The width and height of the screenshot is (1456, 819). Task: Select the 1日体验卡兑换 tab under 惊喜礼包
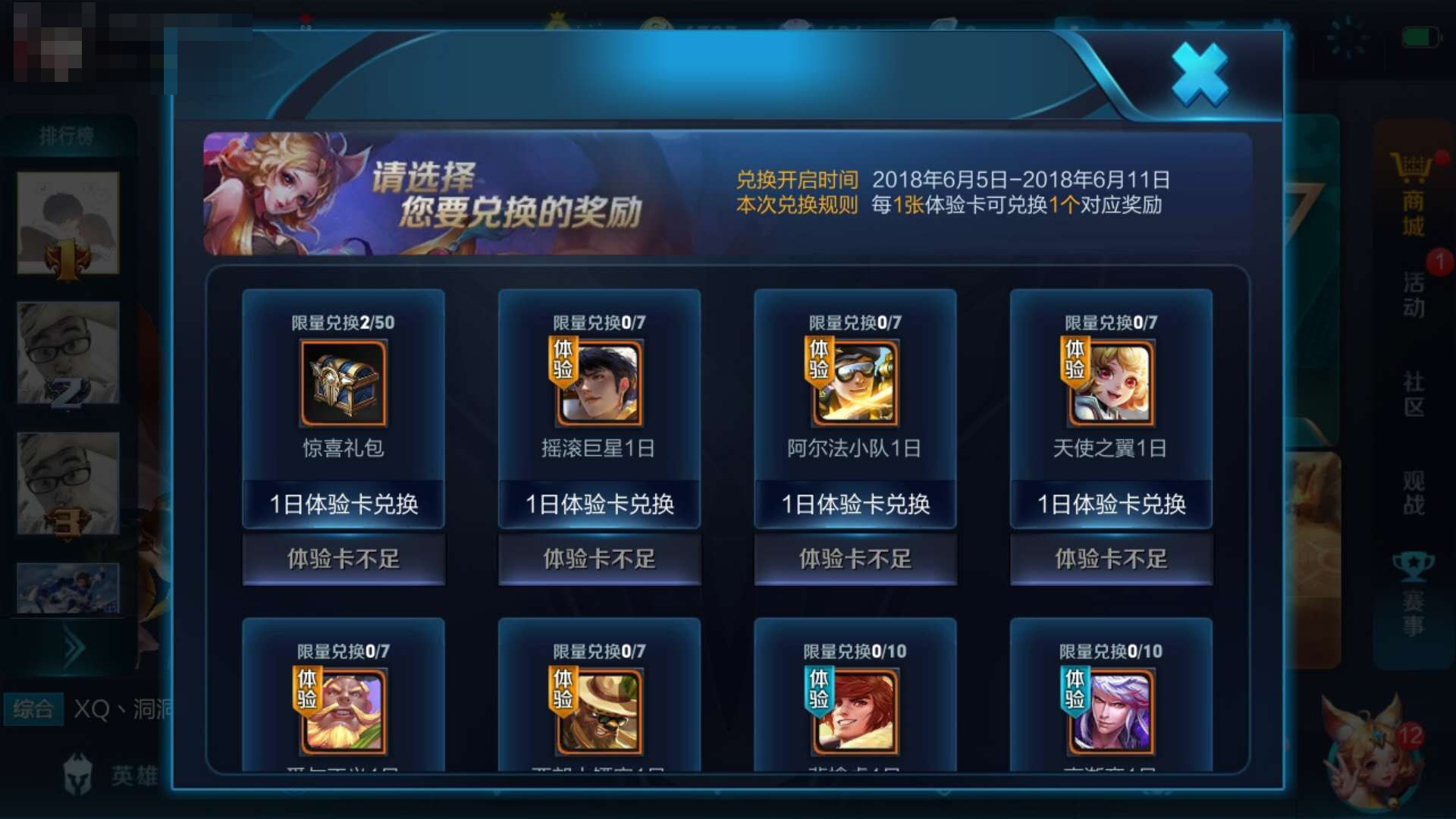coord(343,503)
